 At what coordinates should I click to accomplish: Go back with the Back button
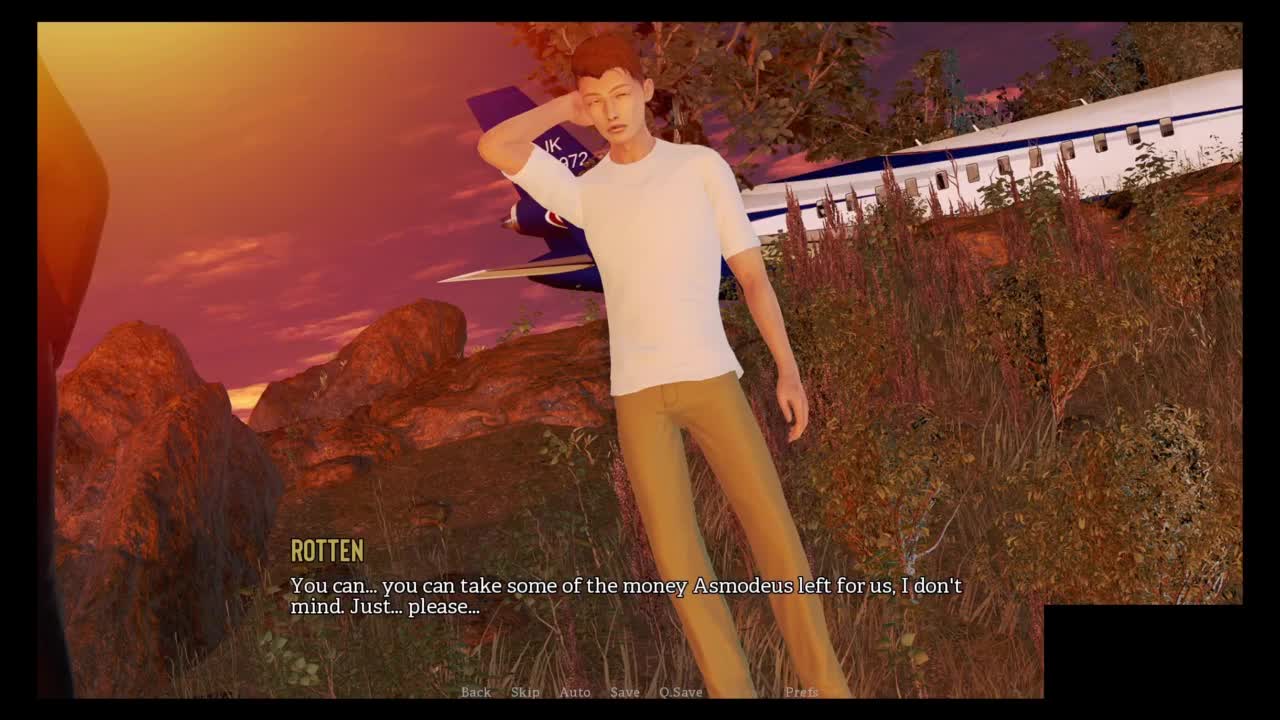pos(476,692)
